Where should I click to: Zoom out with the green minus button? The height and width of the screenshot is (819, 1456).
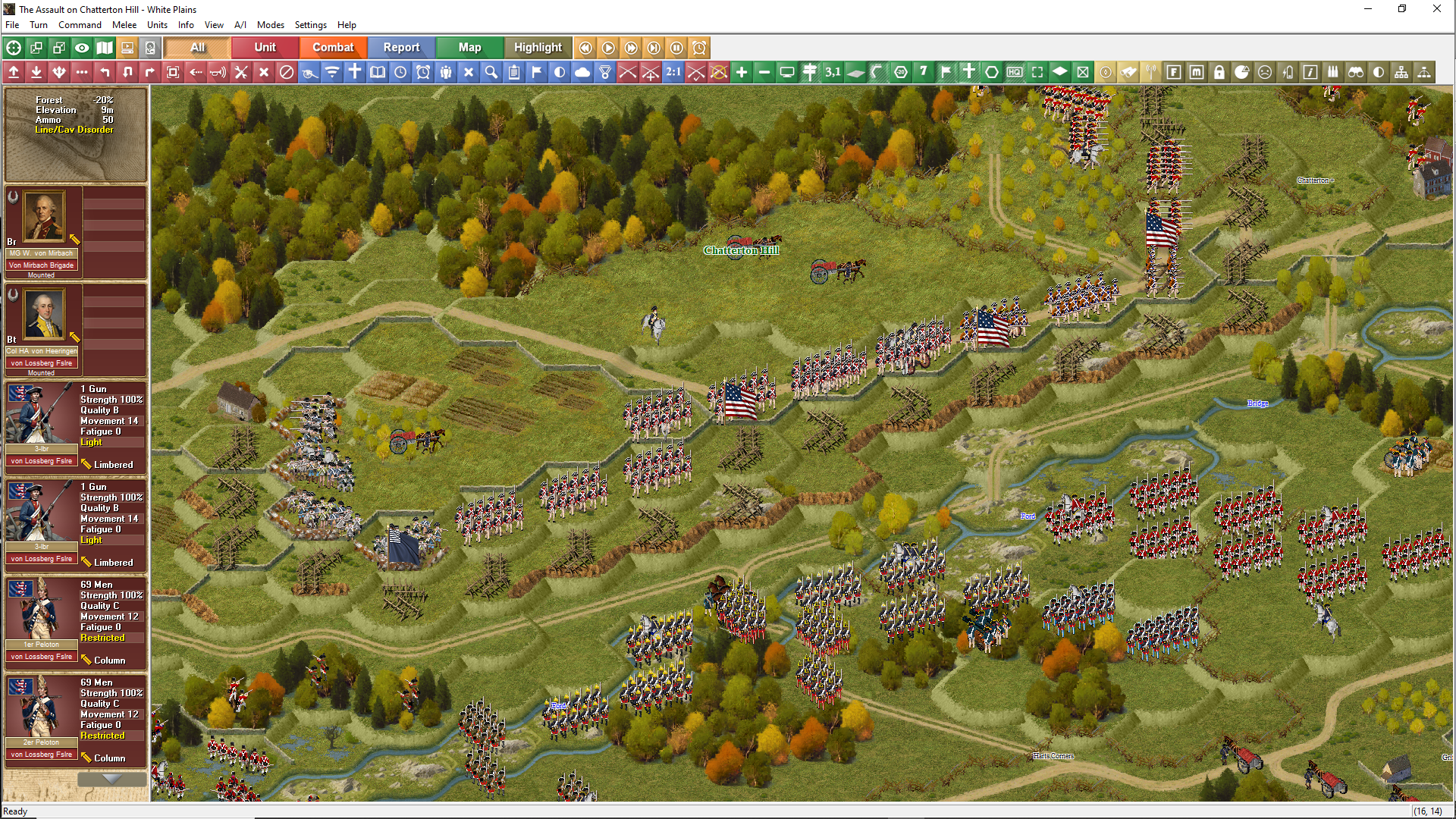pyautogui.click(x=764, y=72)
